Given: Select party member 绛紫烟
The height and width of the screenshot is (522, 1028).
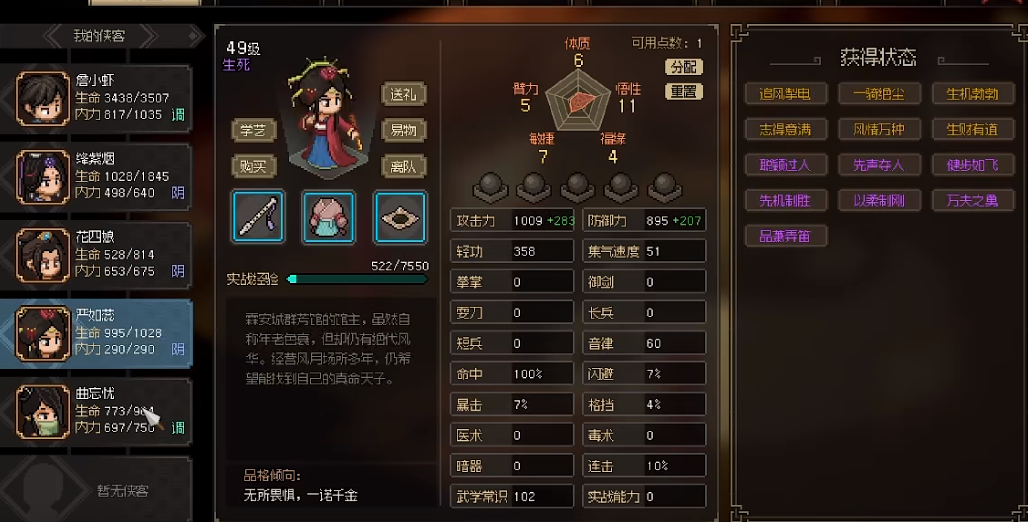Looking at the screenshot, I should [x=98, y=175].
